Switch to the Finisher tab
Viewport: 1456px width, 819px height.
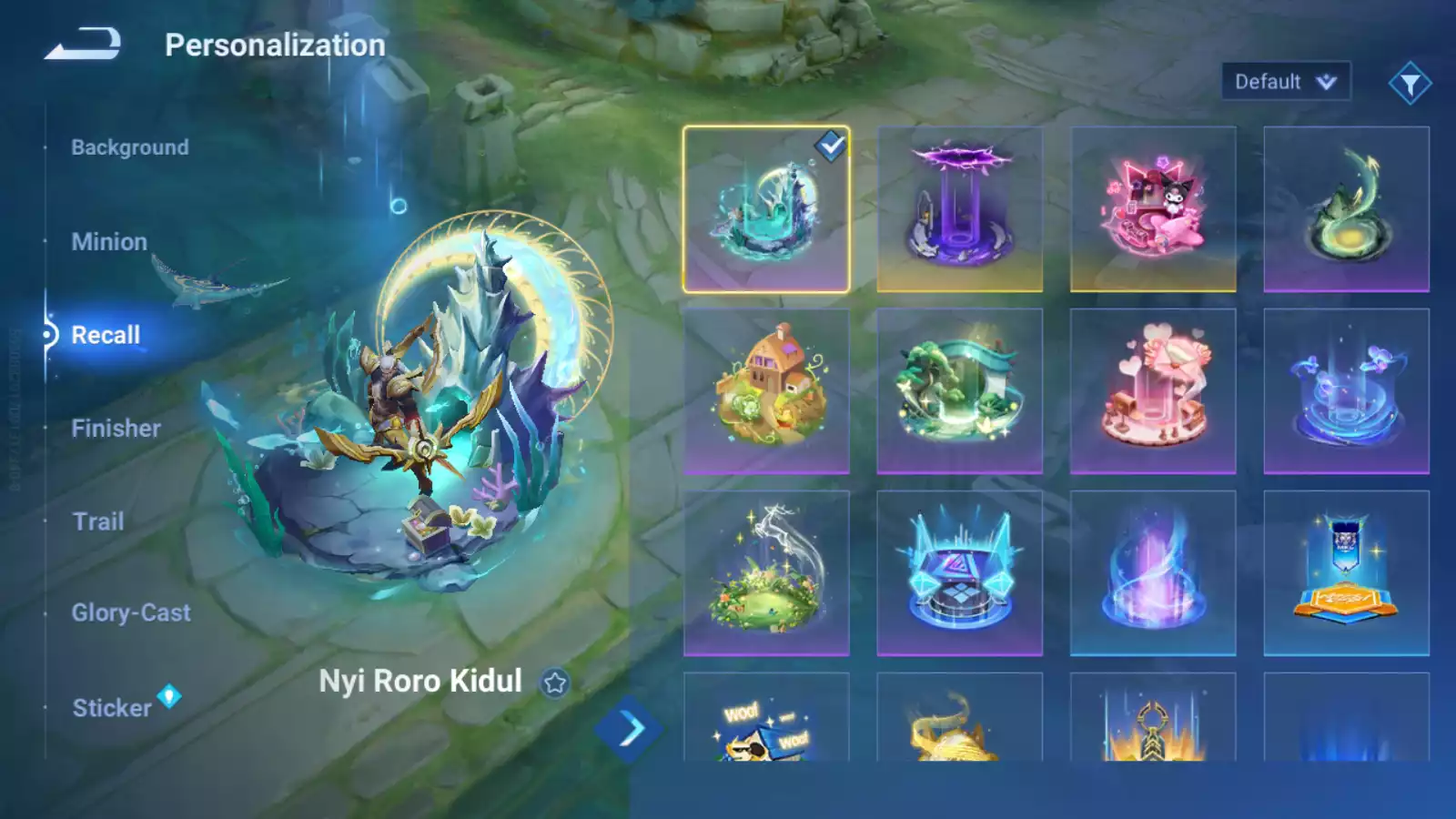(116, 429)
